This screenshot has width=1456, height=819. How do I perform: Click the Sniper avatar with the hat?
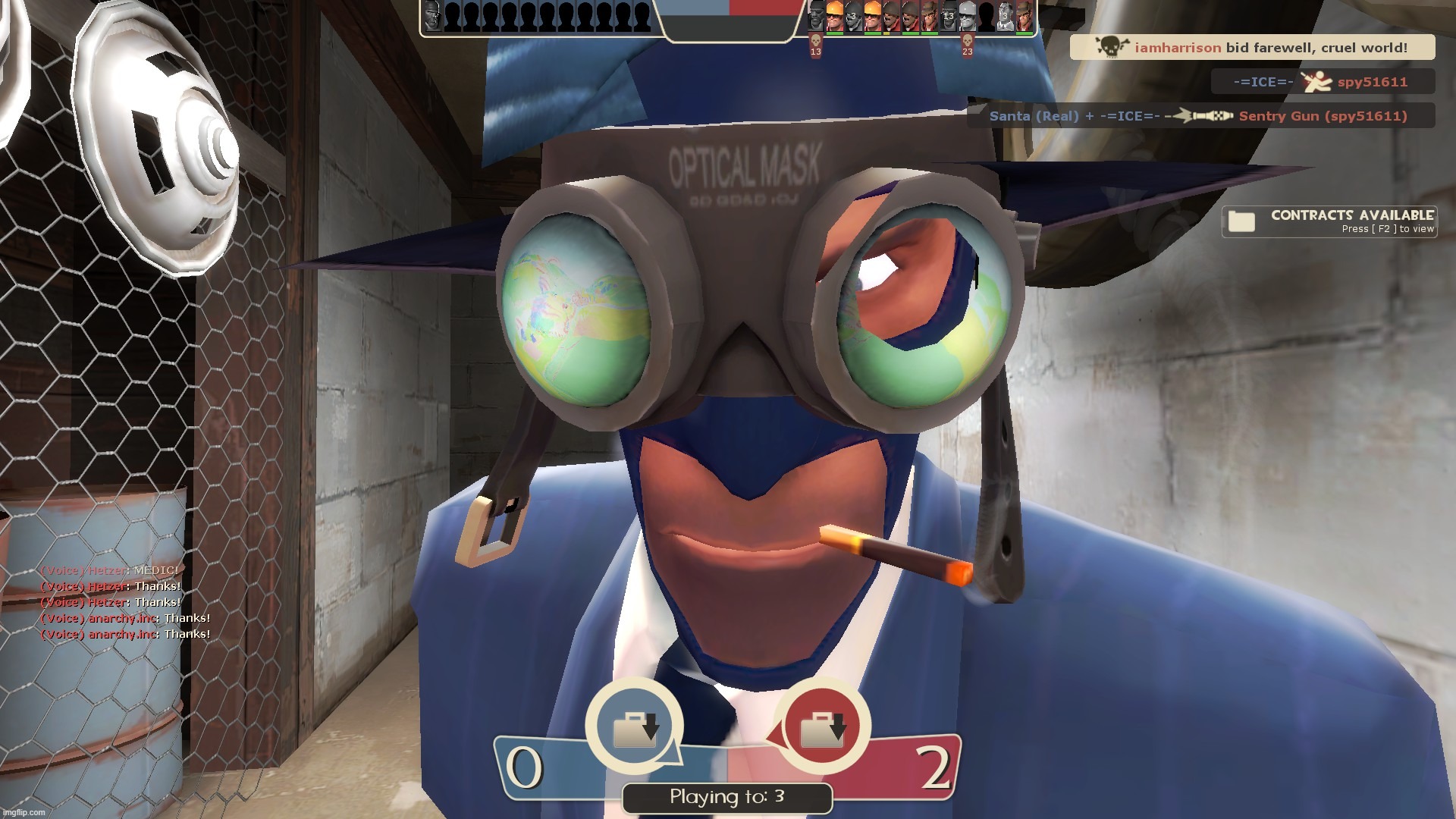click(929, 14)
